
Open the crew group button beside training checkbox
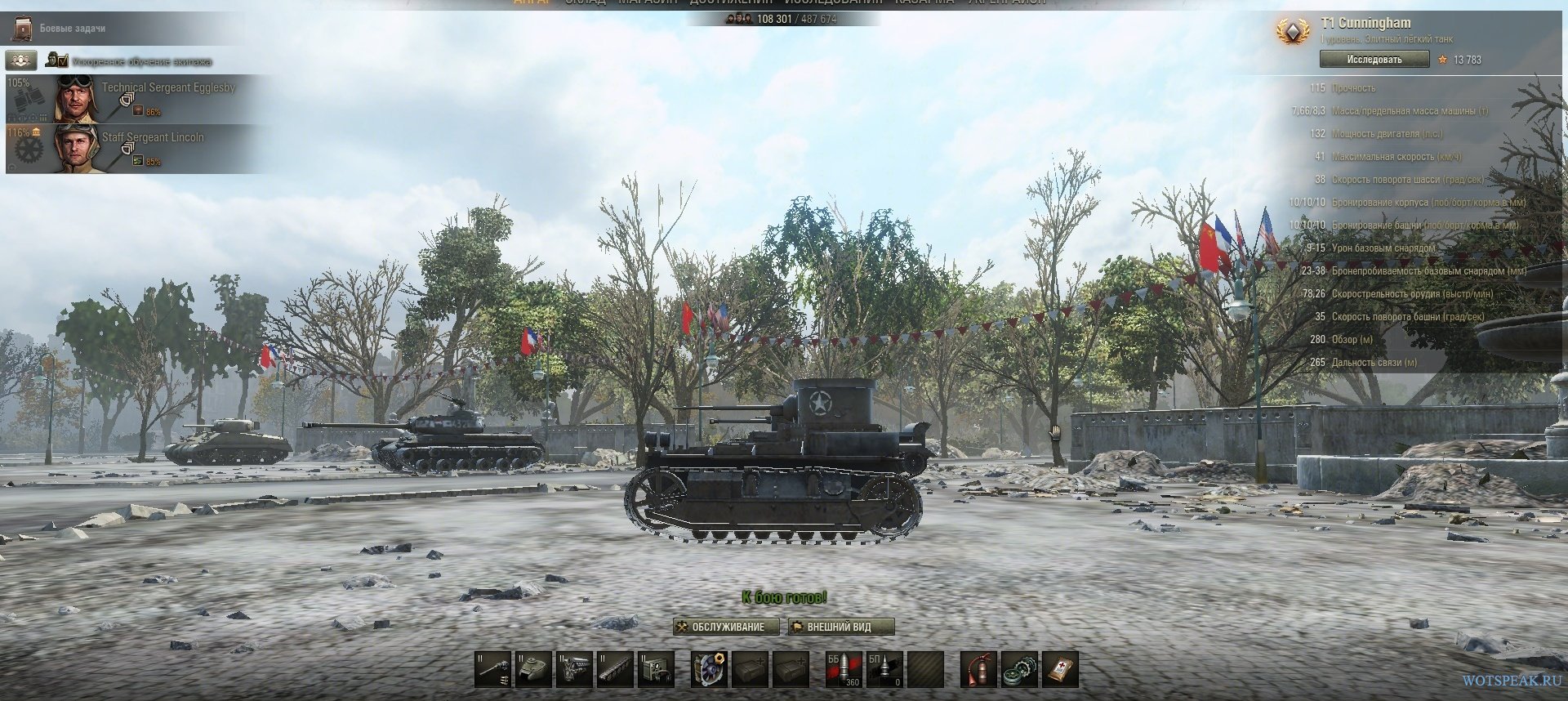pos(21,60)
